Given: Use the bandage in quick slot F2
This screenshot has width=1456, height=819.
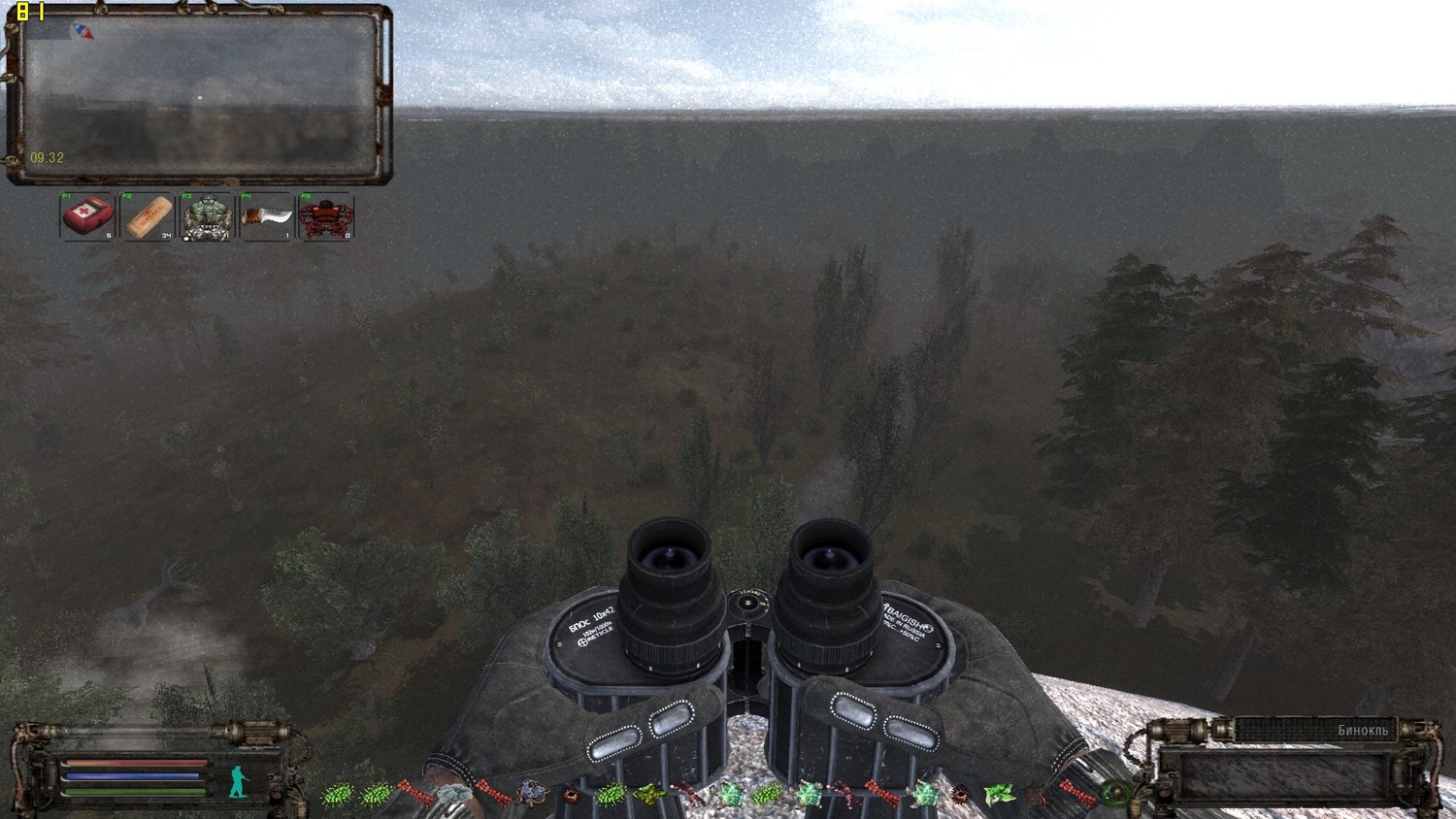Looking at the screenshot, I should [x=147, y=216].
